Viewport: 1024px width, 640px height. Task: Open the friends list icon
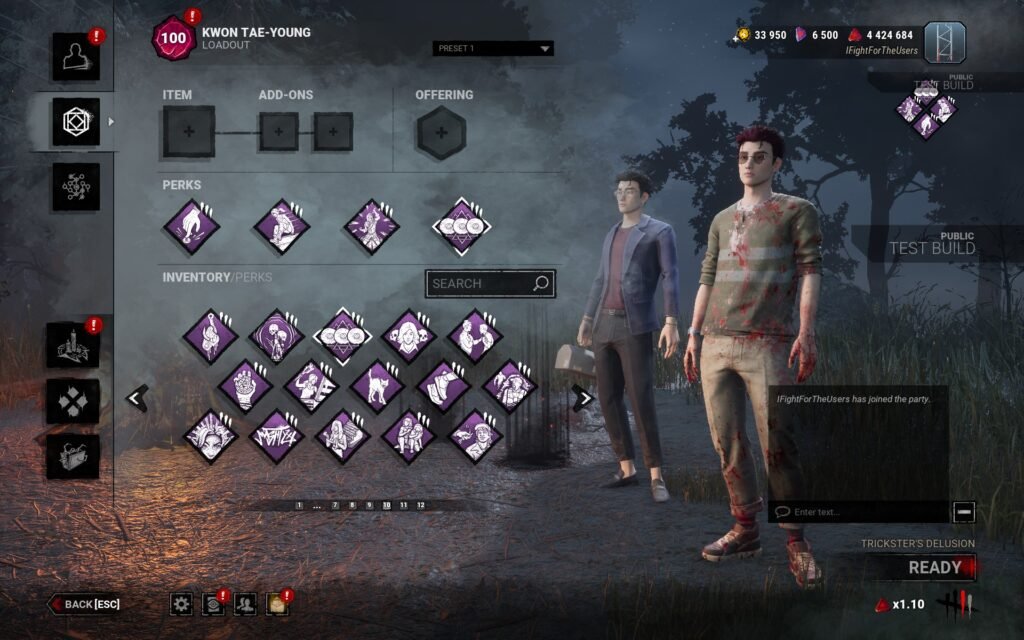[244, 603]
